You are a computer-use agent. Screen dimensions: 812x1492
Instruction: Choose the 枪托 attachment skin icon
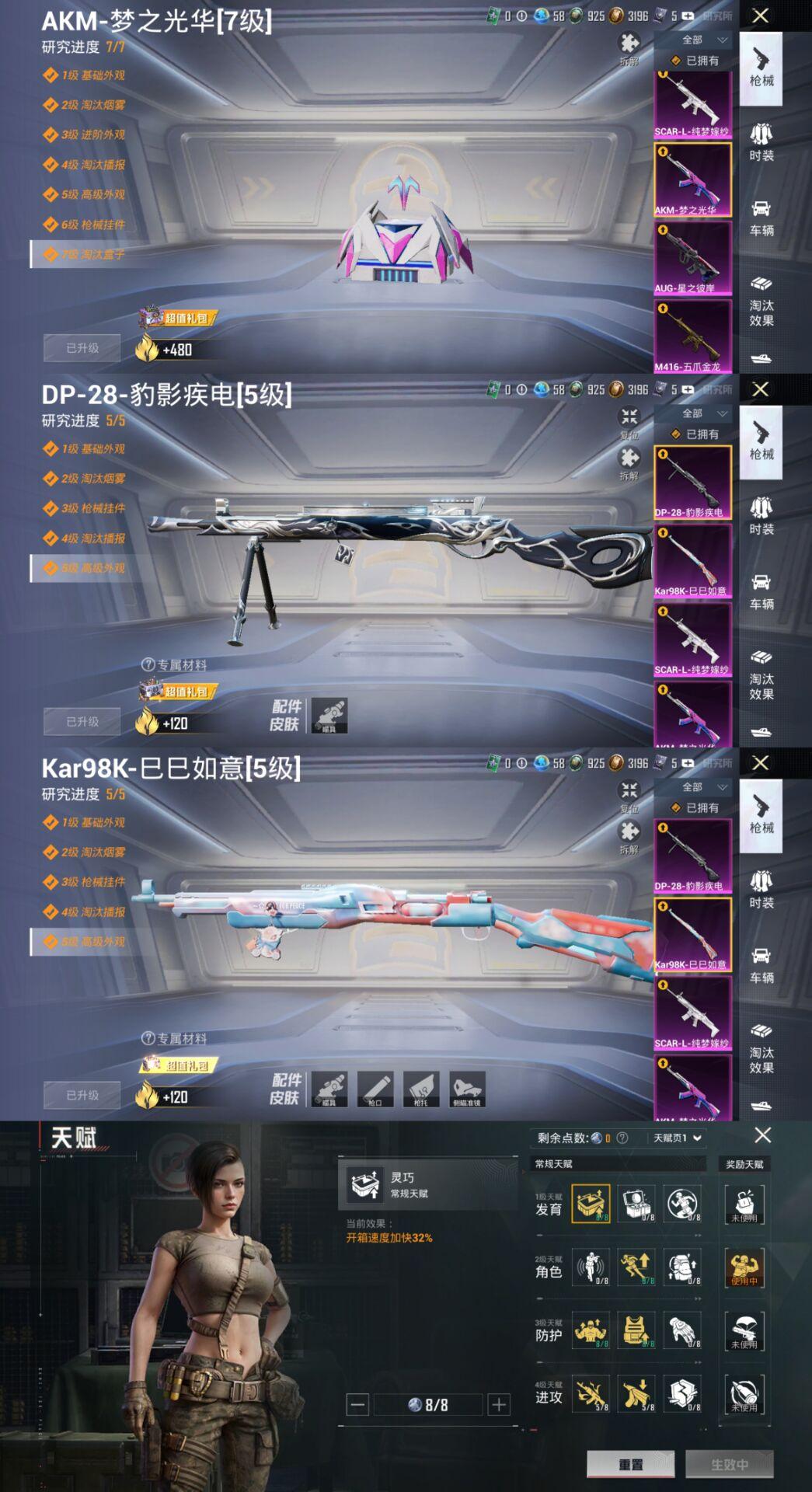(420, 1088)
